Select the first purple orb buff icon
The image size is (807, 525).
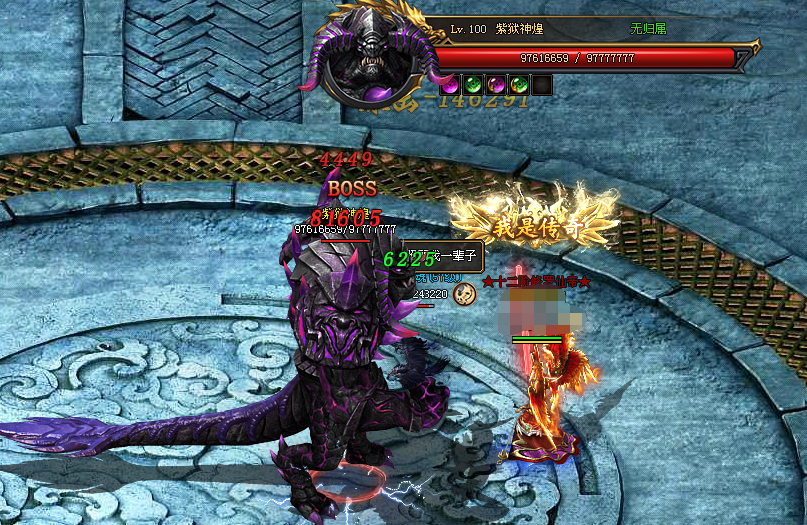click(450, 85)
